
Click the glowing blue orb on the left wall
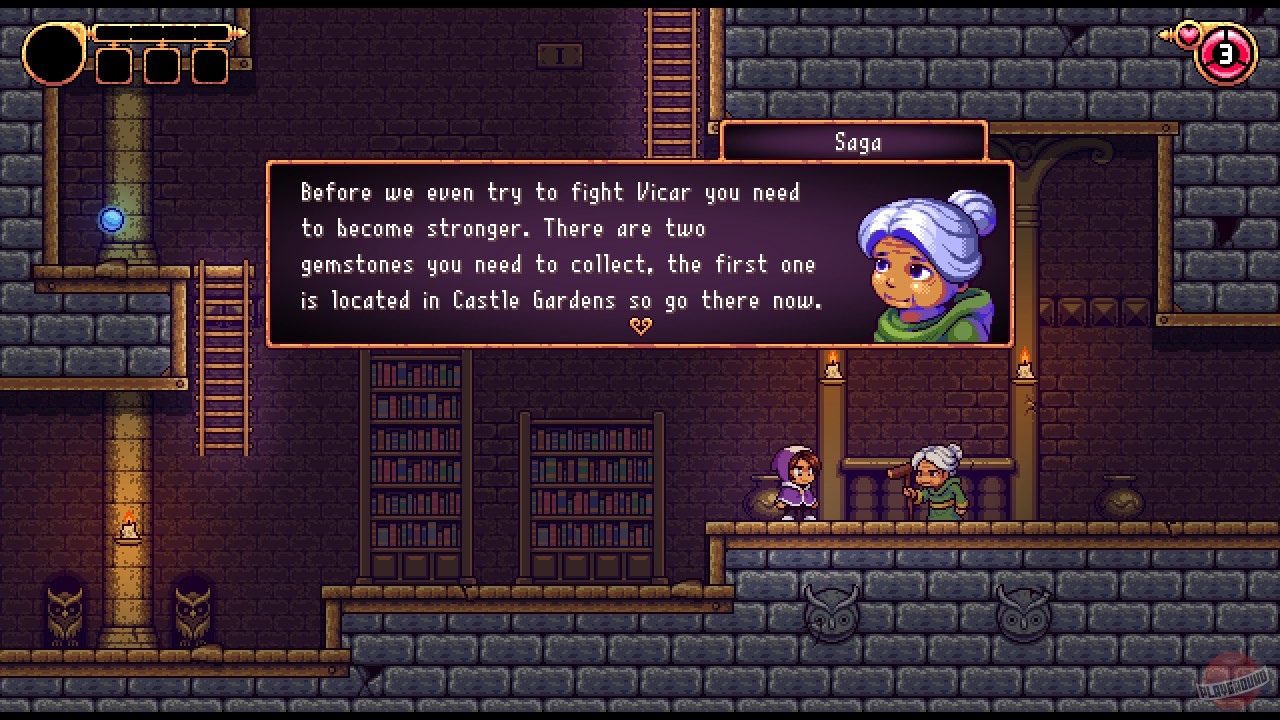[112, 219]
